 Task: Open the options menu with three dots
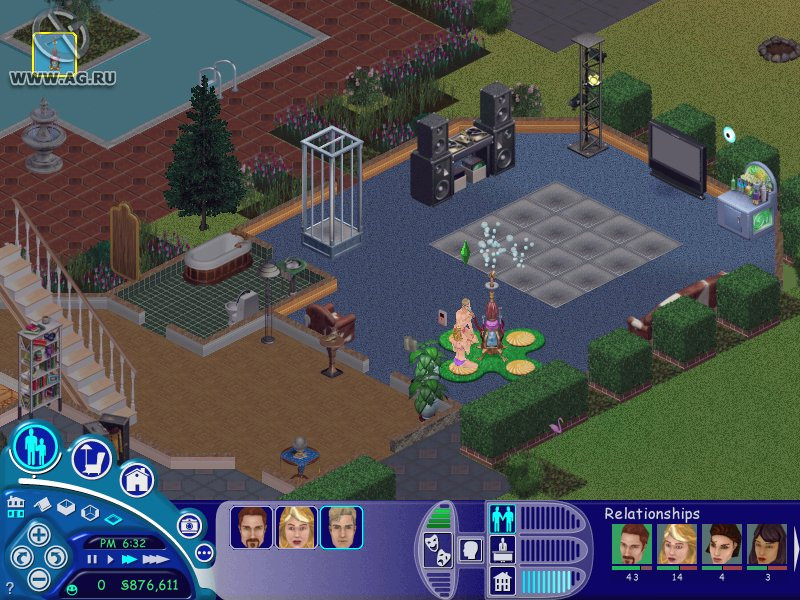click(204, 552)
